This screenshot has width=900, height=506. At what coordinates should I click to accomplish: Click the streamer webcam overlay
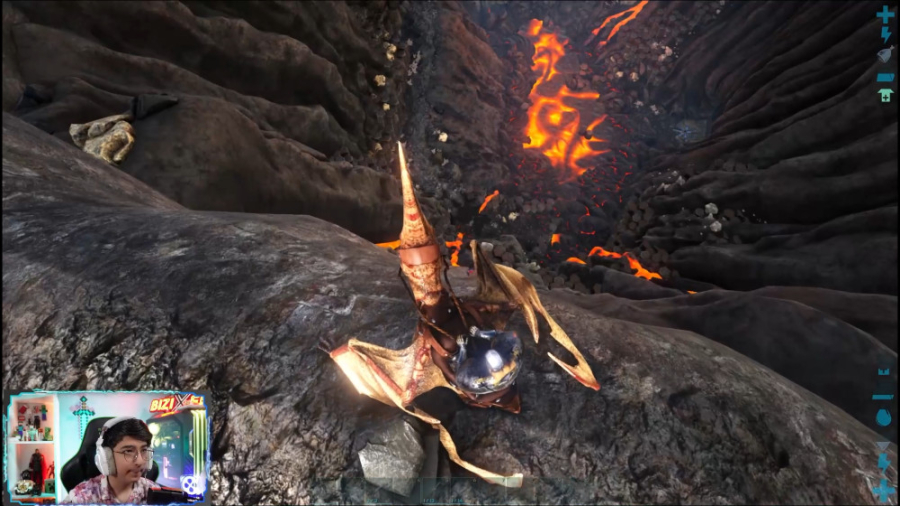point(108,446)
